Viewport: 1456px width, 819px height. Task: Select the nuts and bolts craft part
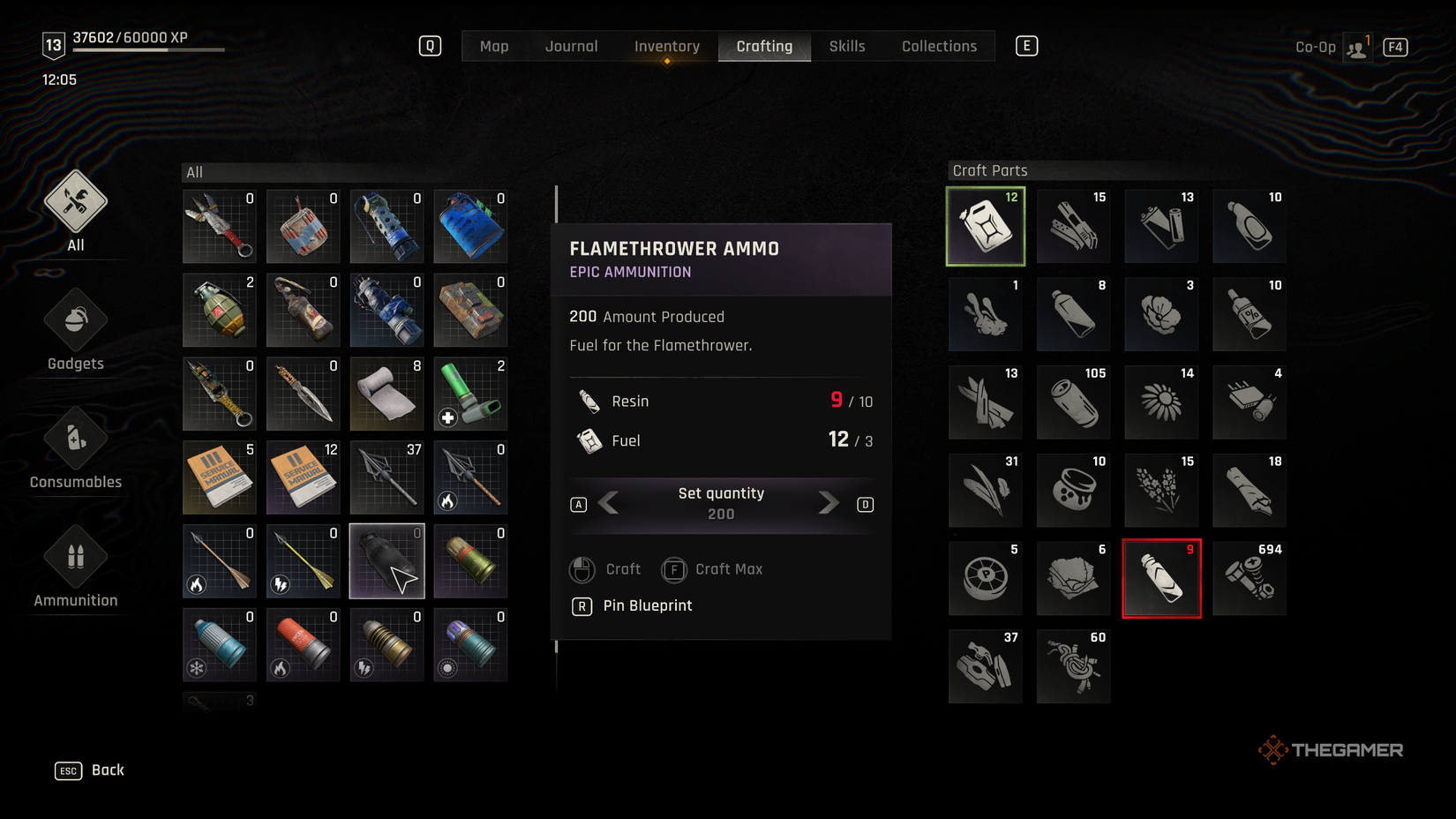[1250, 577]
